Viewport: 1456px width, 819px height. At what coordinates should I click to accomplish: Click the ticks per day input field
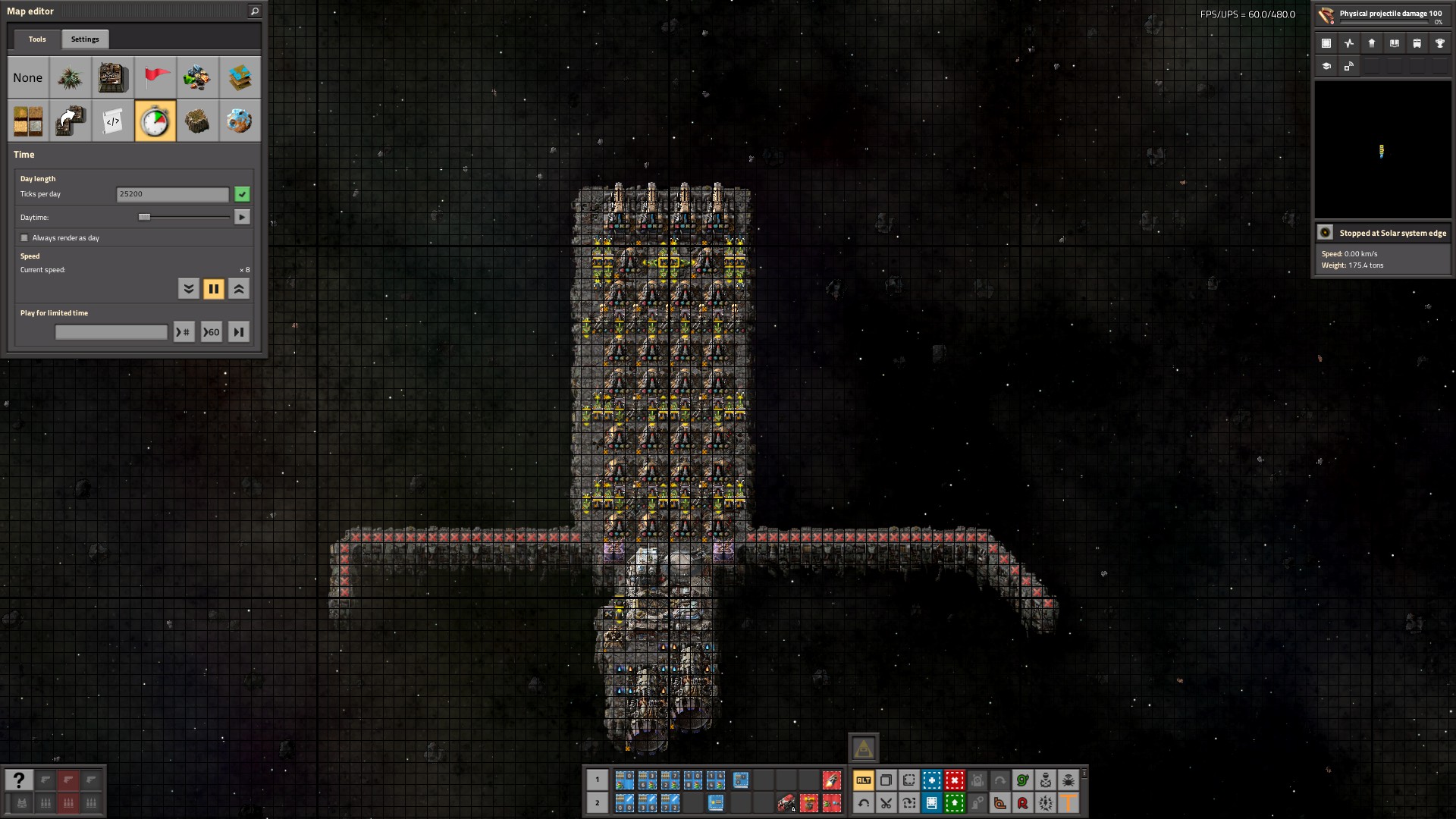(x=172, y=195)
